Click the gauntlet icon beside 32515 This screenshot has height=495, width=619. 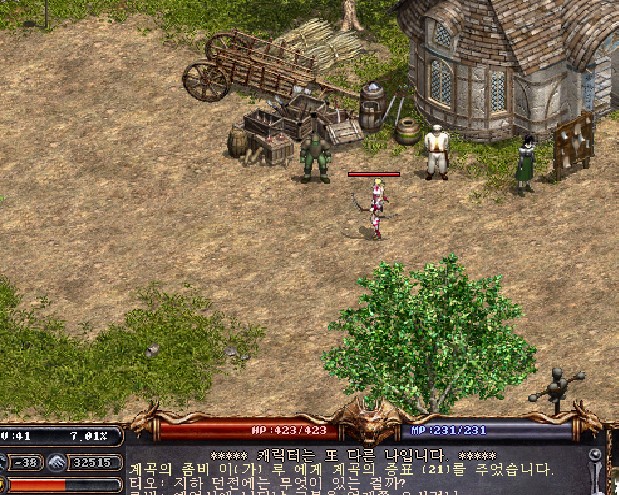(x=56, y=462)
